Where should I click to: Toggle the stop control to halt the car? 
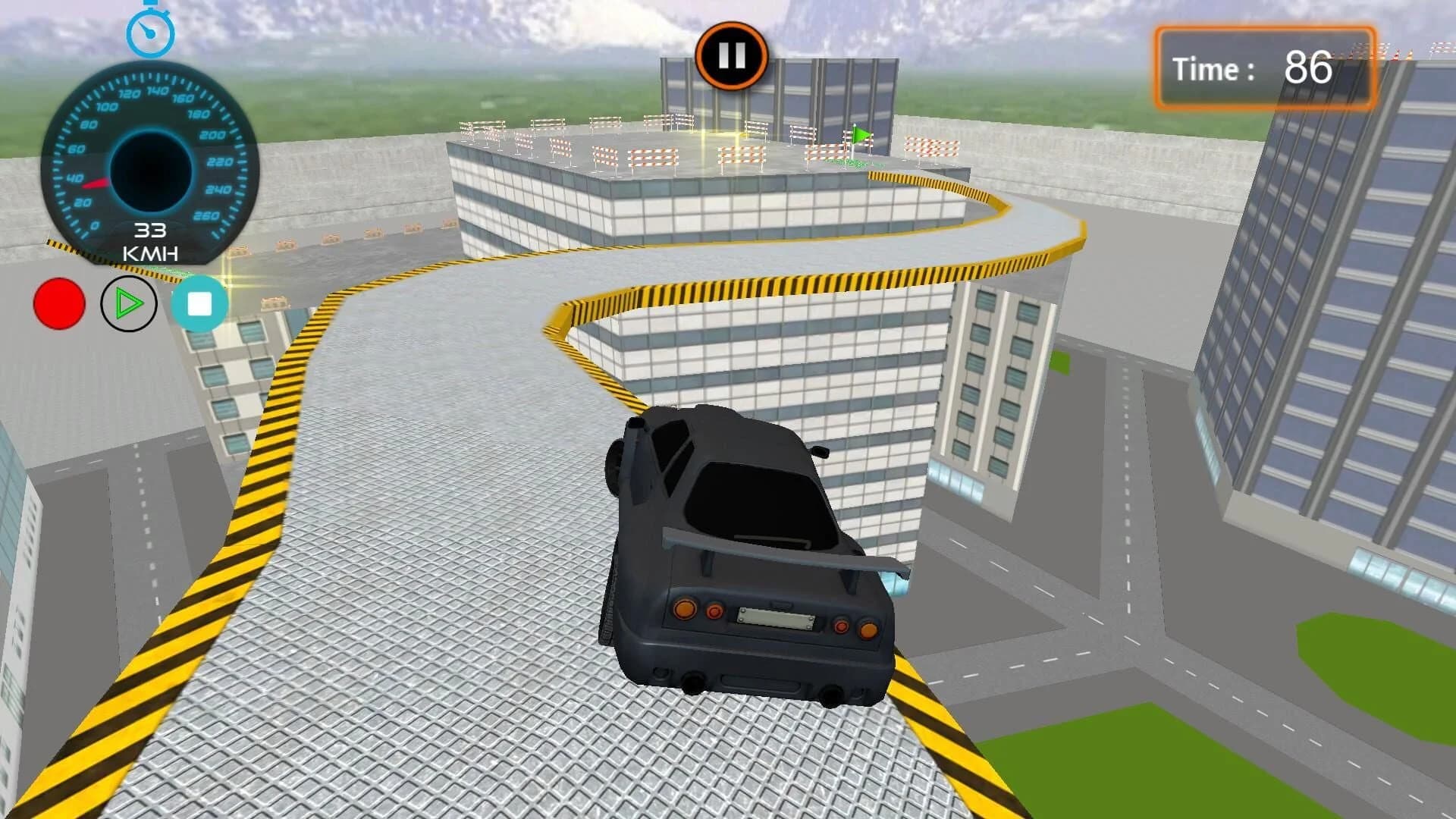[201, 303]
